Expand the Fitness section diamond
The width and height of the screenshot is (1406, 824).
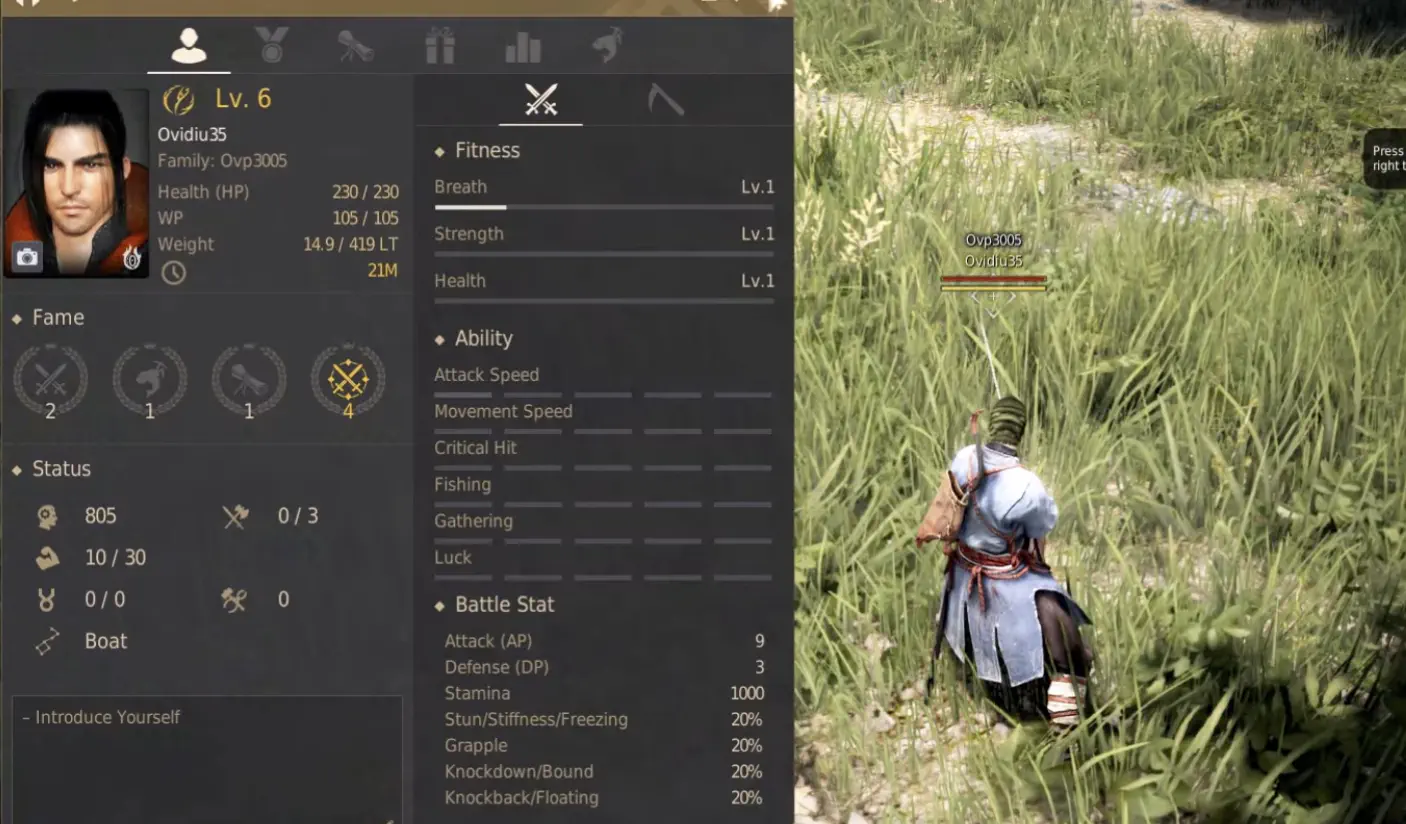438,150
